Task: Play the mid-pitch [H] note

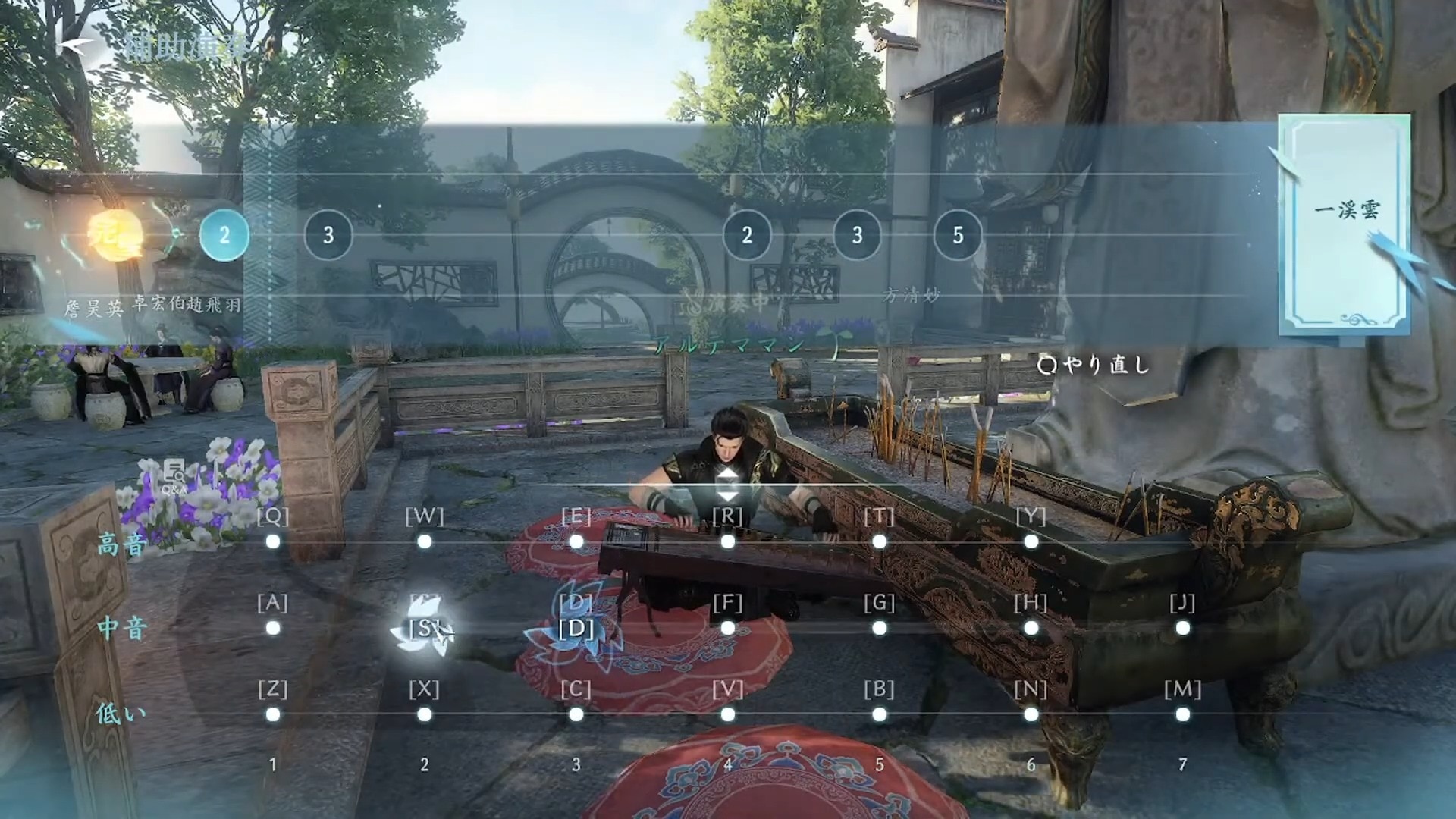Action: point(1031,628)
